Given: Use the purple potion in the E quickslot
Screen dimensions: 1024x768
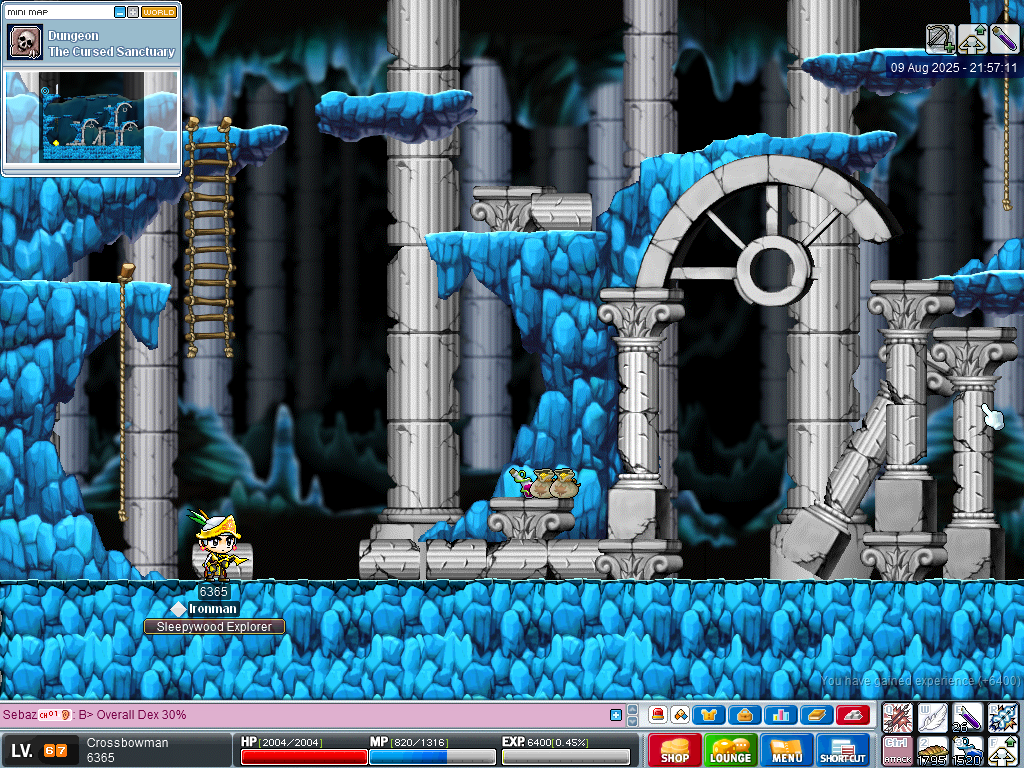Looking at the screenshot, I should click(967, 717).
